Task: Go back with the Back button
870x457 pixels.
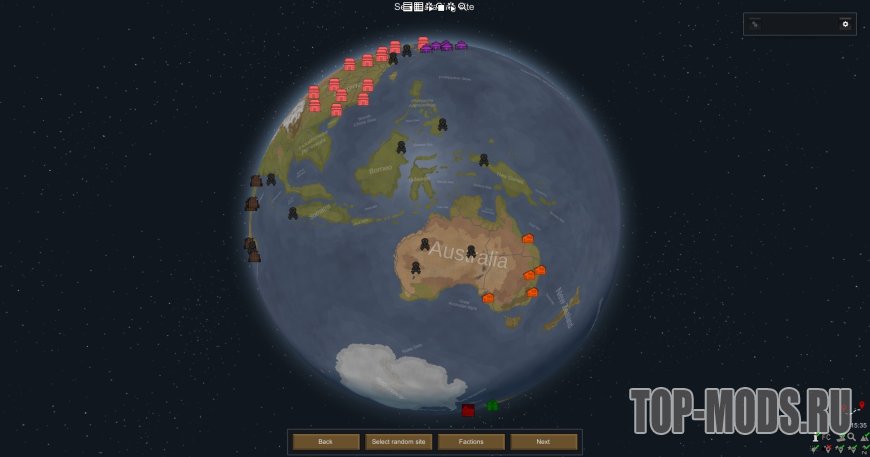Action: coord(326,441)
